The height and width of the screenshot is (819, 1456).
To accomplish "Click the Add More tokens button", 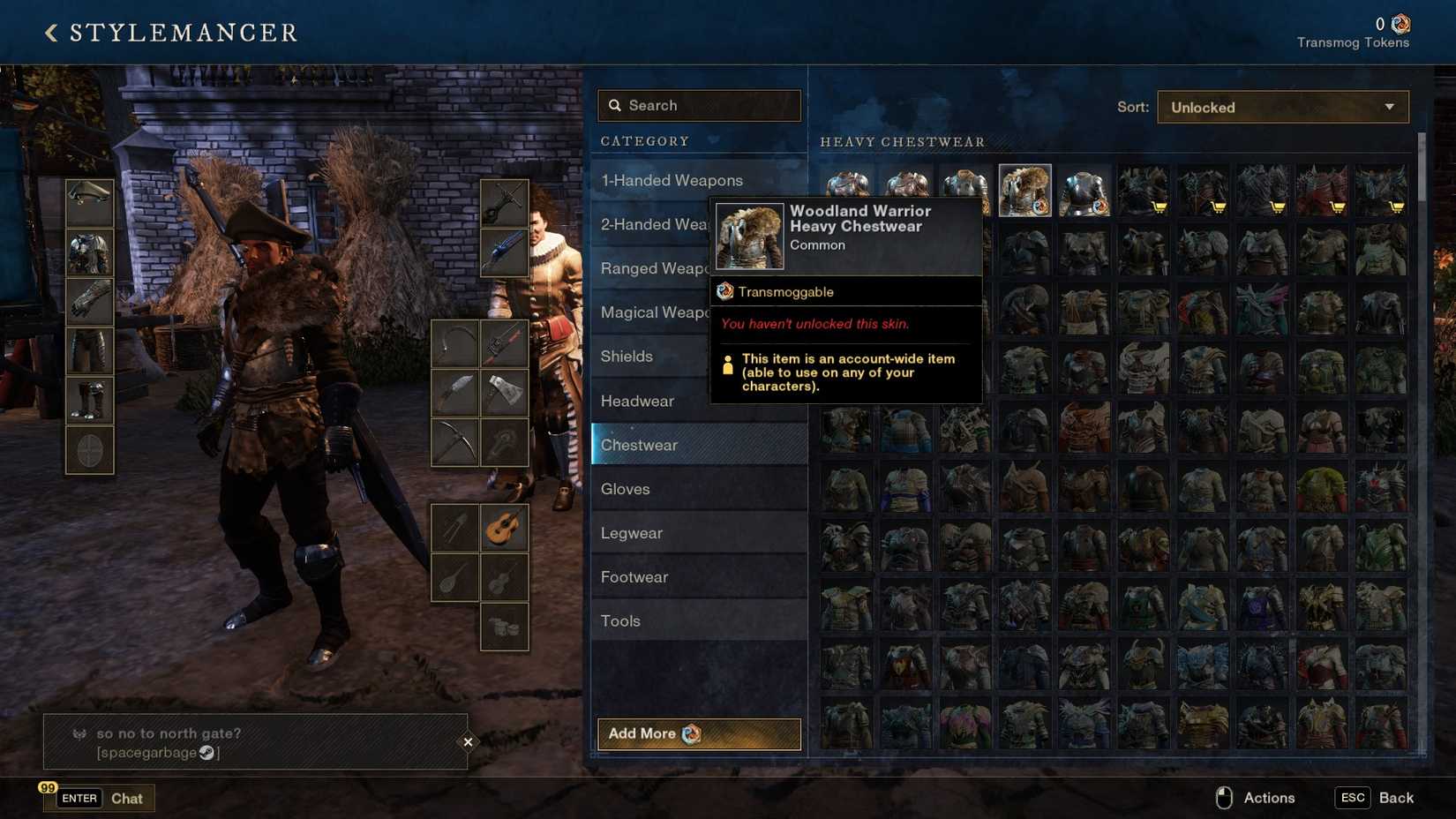I will coord(698,733).
